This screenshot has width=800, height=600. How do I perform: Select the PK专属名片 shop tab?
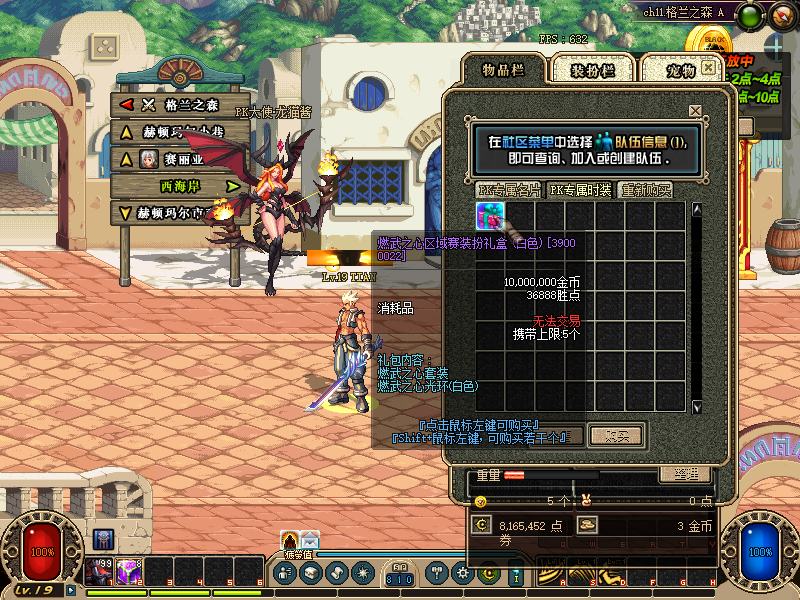point(509,190)
